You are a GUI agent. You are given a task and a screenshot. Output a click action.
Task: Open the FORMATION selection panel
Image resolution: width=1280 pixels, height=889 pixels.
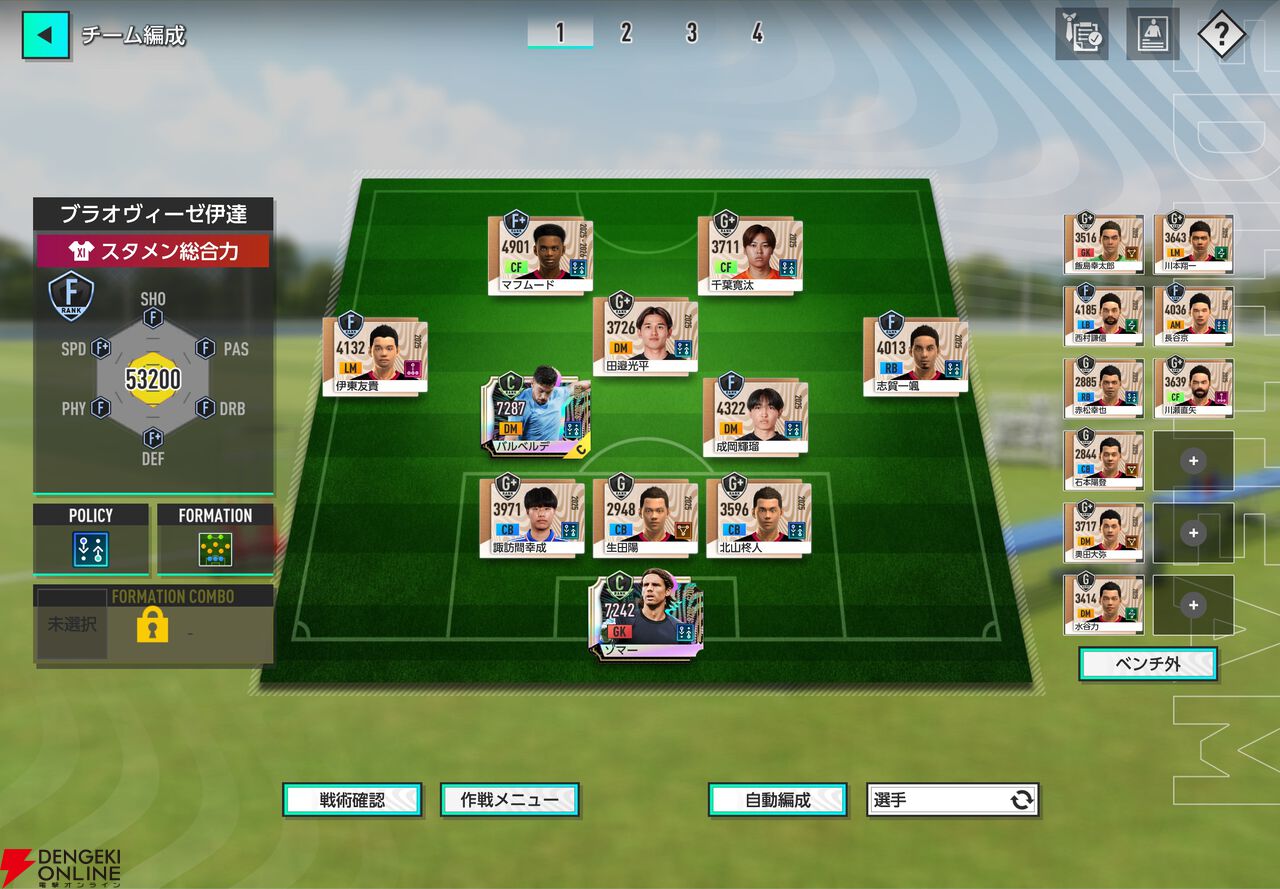pos(215,540)
